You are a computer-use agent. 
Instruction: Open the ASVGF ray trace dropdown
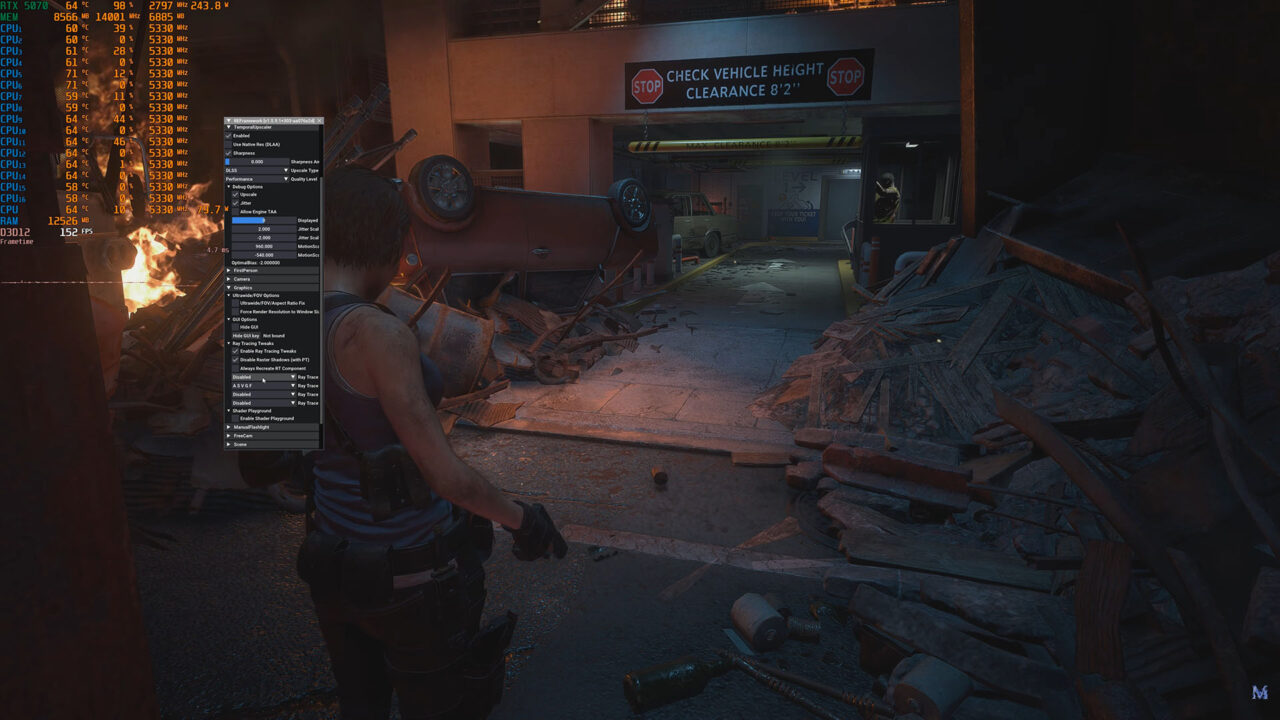pyautogui.click(x=264, y=385)
